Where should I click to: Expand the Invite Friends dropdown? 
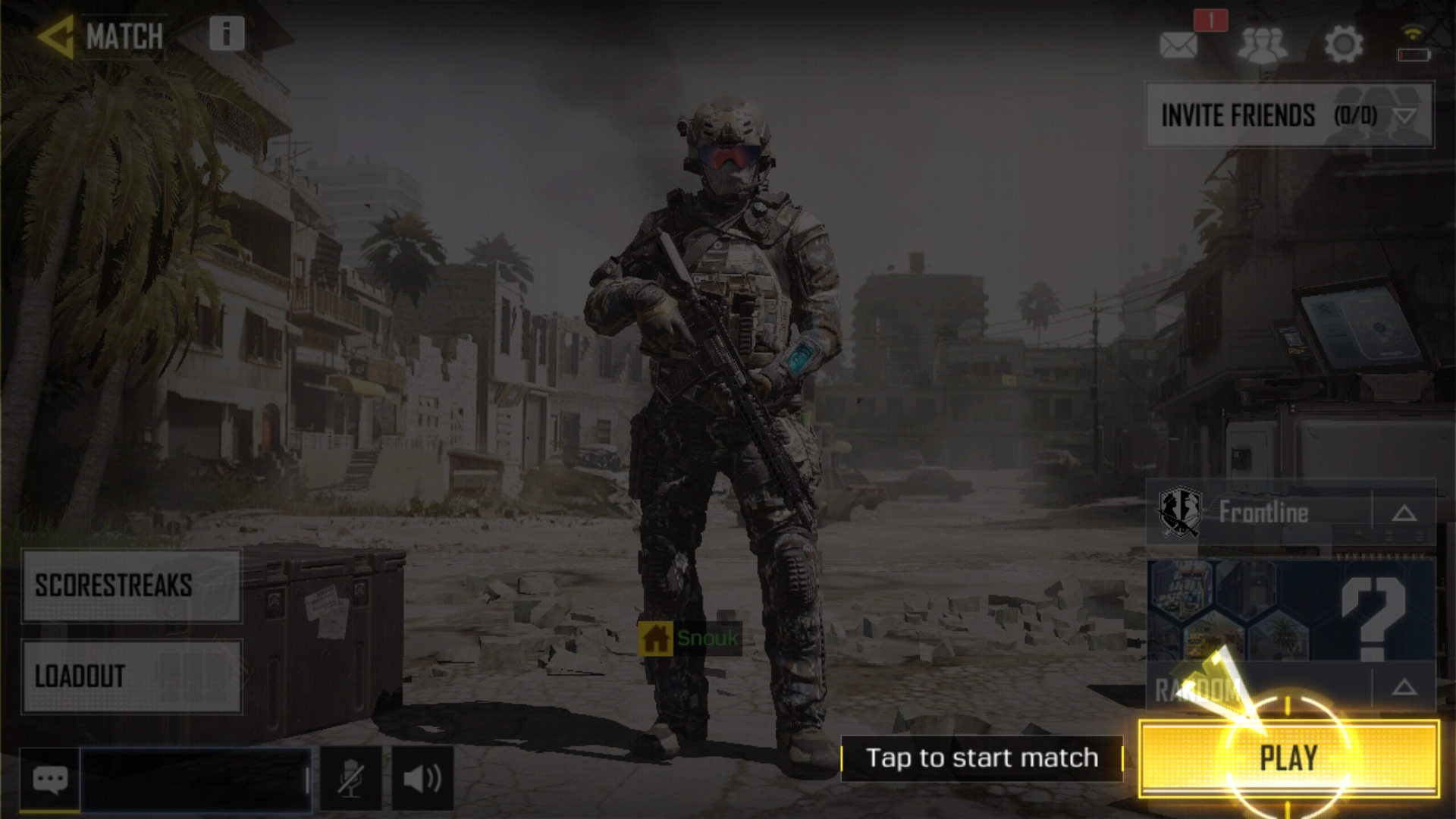click(x=1404, y=116)
